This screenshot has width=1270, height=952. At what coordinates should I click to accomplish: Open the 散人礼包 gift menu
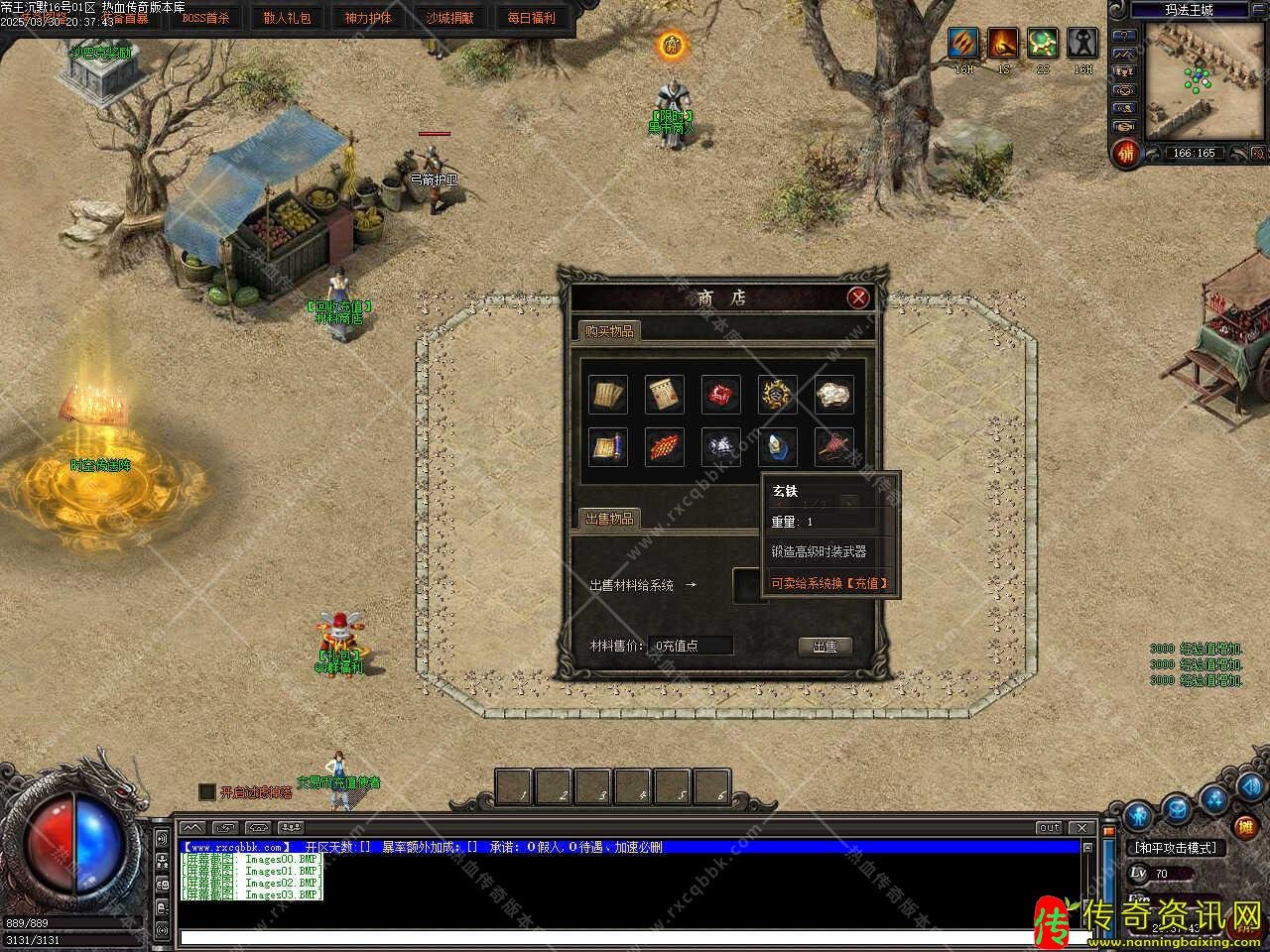click(287, 18)
